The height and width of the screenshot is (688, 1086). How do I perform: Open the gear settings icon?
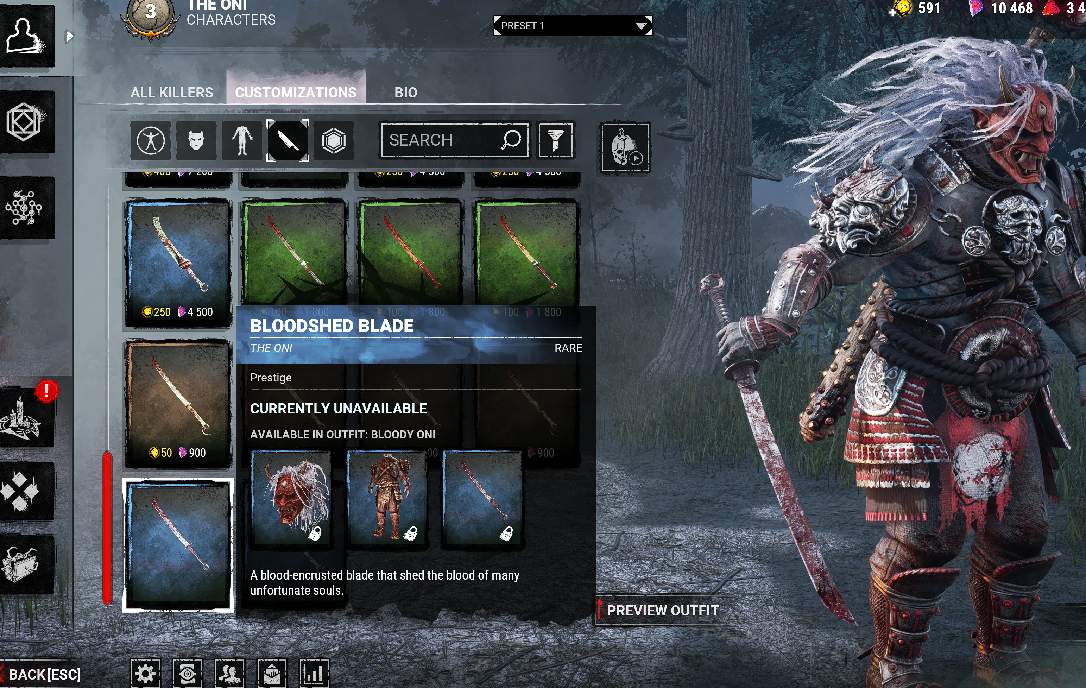pos(146,673)
